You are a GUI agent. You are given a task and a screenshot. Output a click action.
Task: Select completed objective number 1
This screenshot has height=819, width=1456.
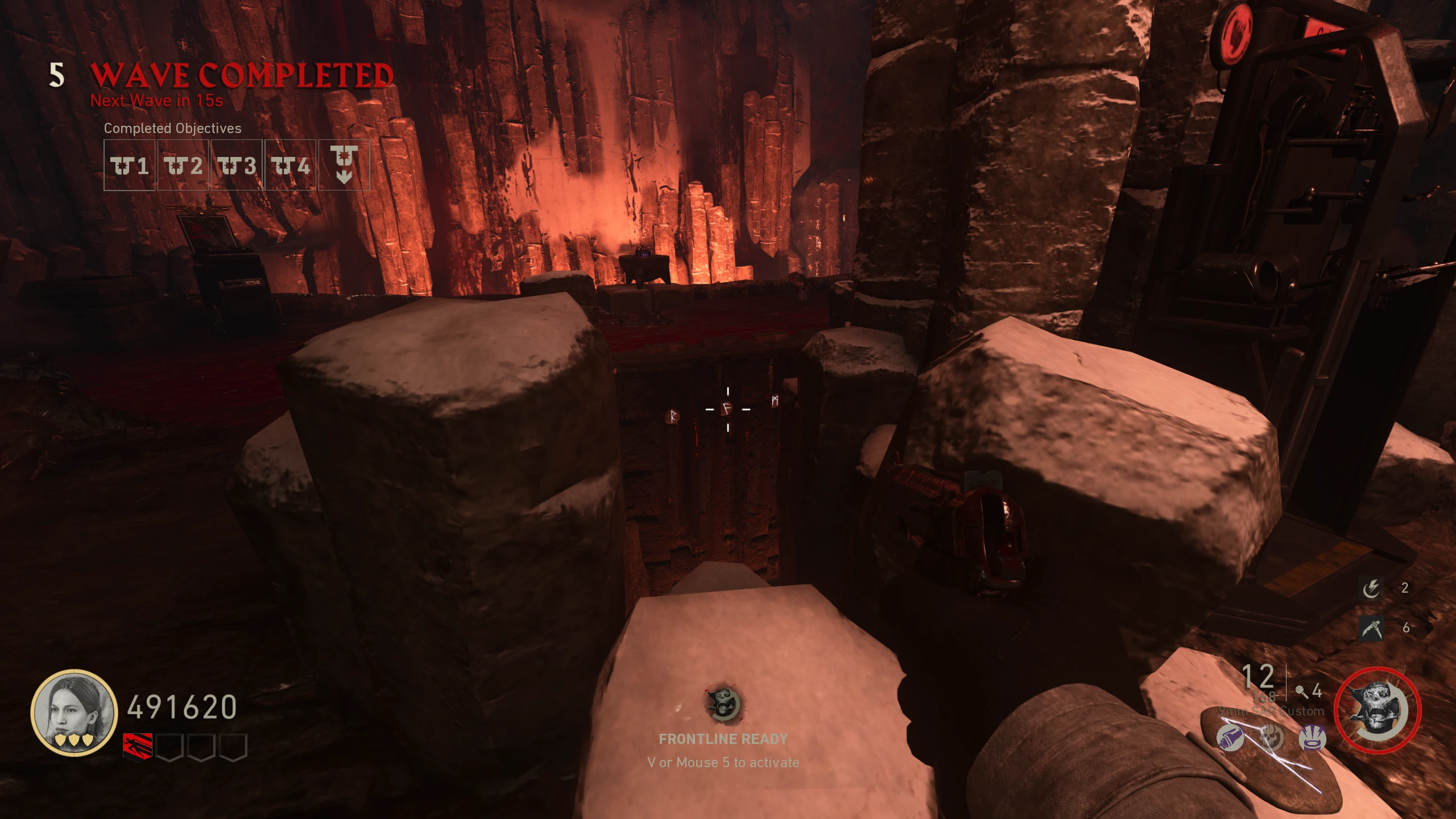coord(130,166)
